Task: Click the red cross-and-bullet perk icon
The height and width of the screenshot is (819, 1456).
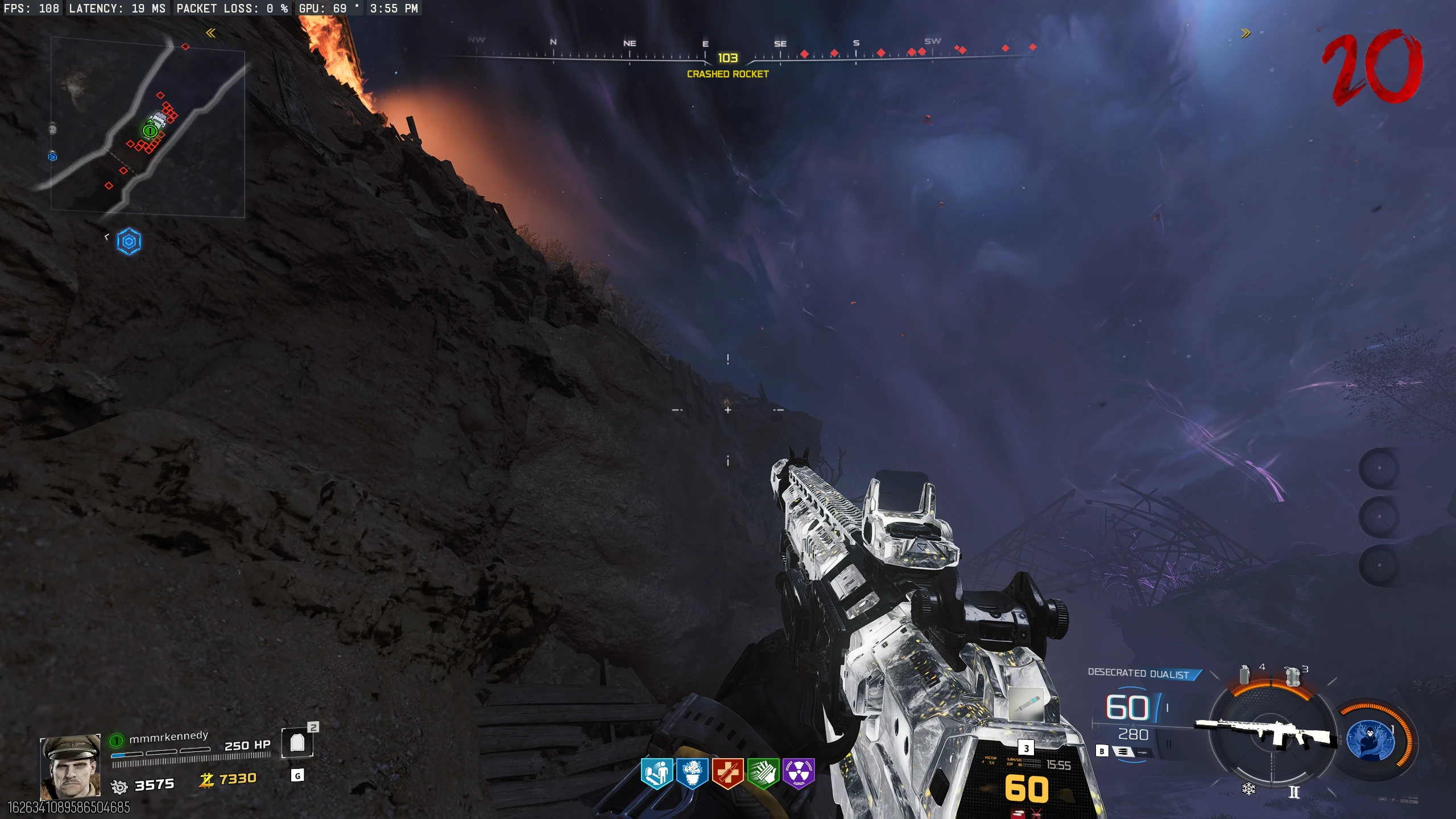Action: point(727,773)
